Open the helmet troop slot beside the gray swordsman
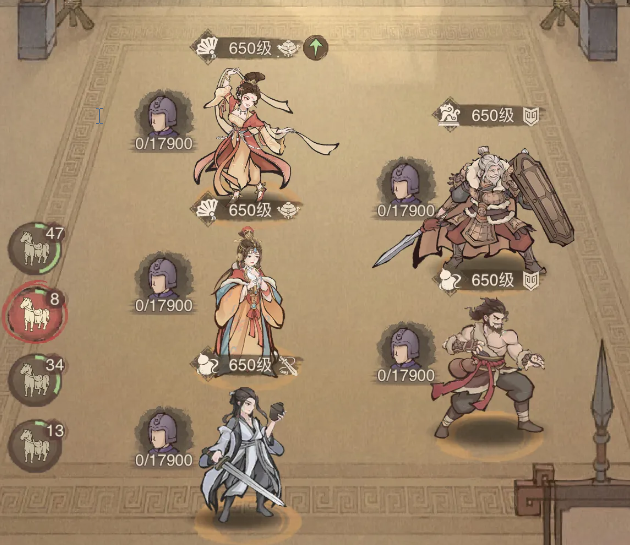Image resolution: width=630 pixels, height=545 pixels. (163, 432)
